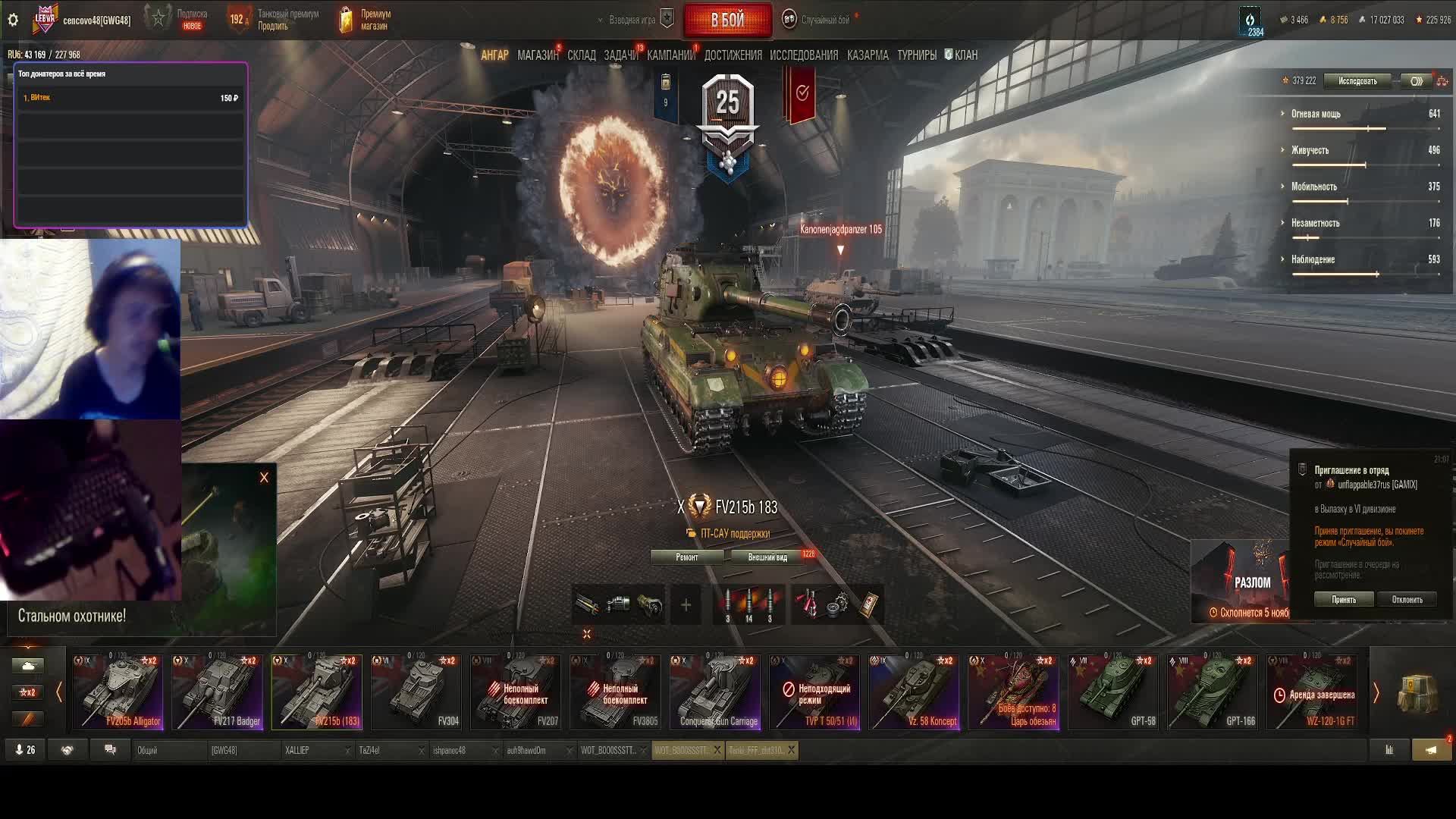Accept the platoon invitation with Принять

[x=1344, y=600]
